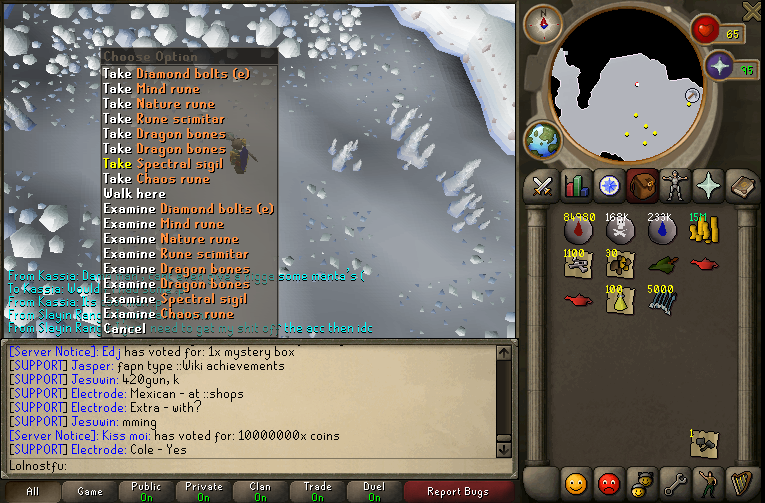This screenshot has height=503, width=765.
Task: Toggle the Trade chat filter
Action: 317,491
